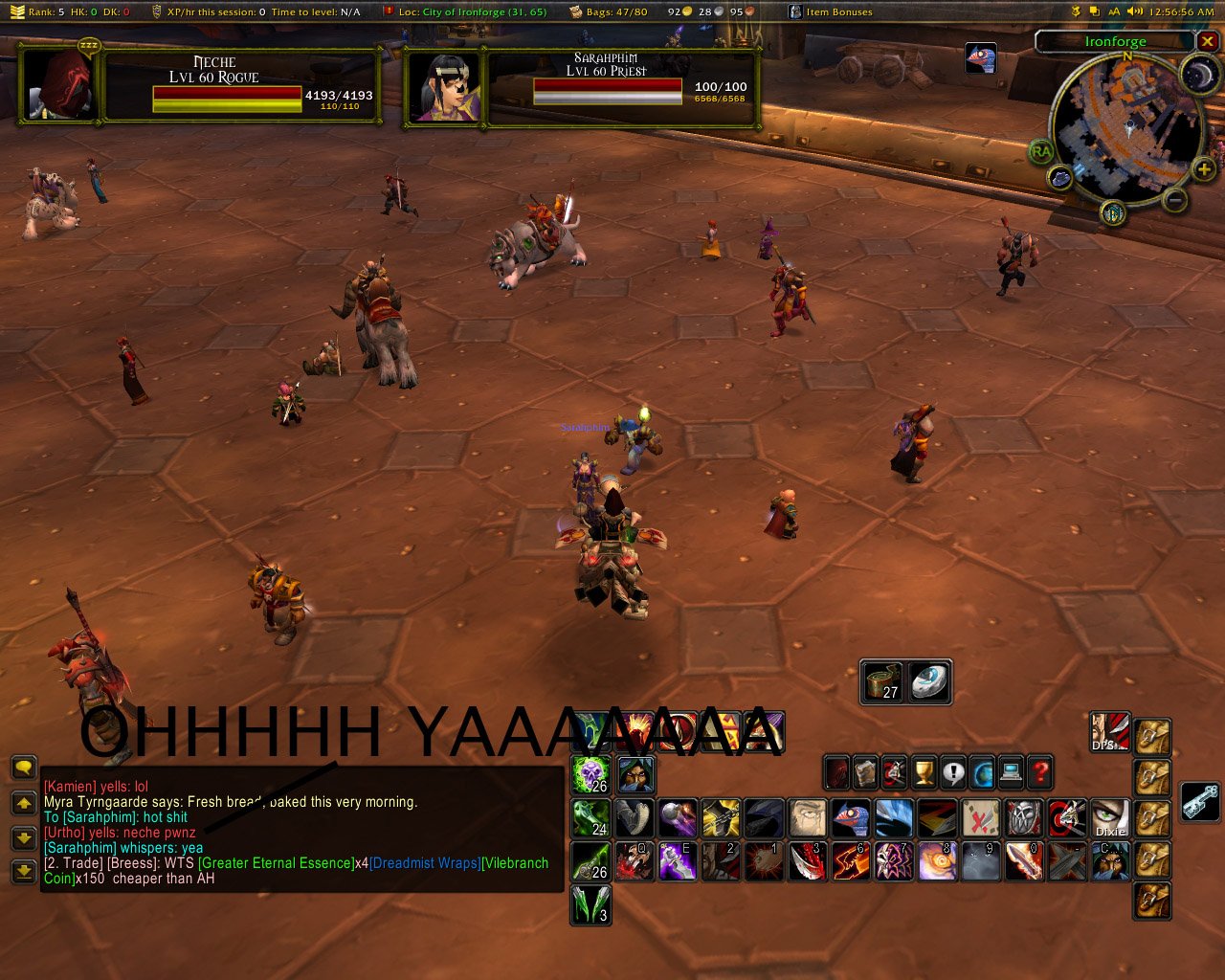Open the chat speech bubble button
1225x980 pixels.
tap(24, 768)
